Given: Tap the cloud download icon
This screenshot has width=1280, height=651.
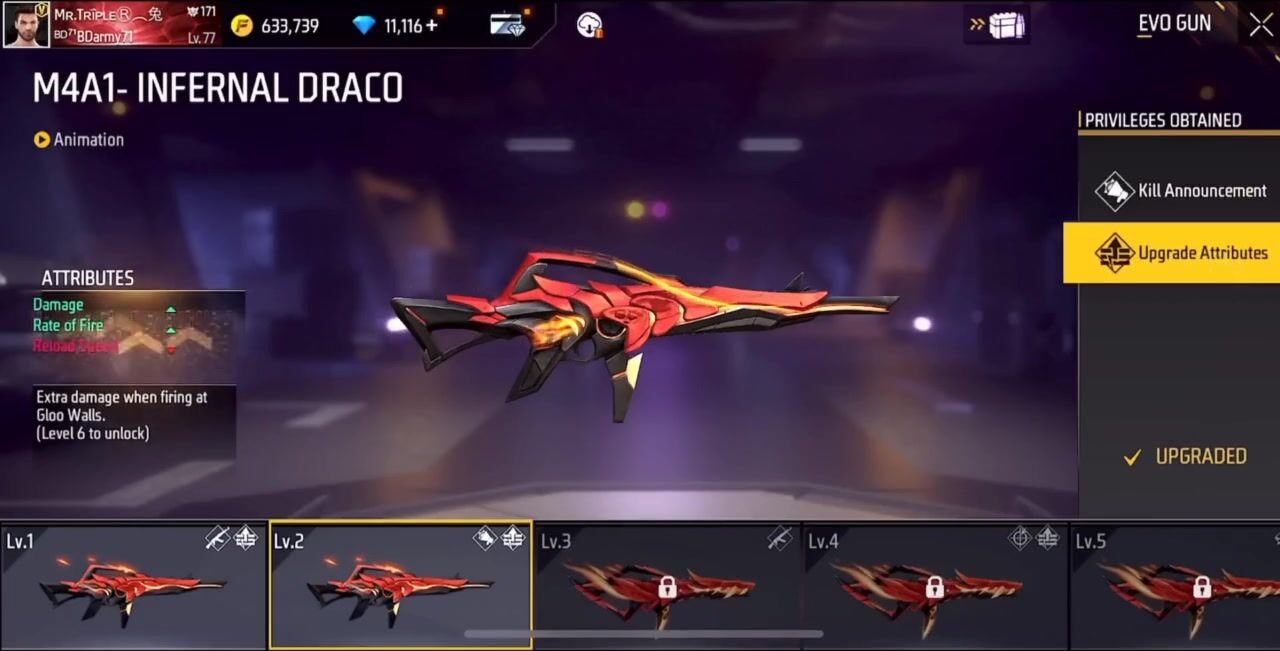Looking at the screenshot, I should point(590,25).
